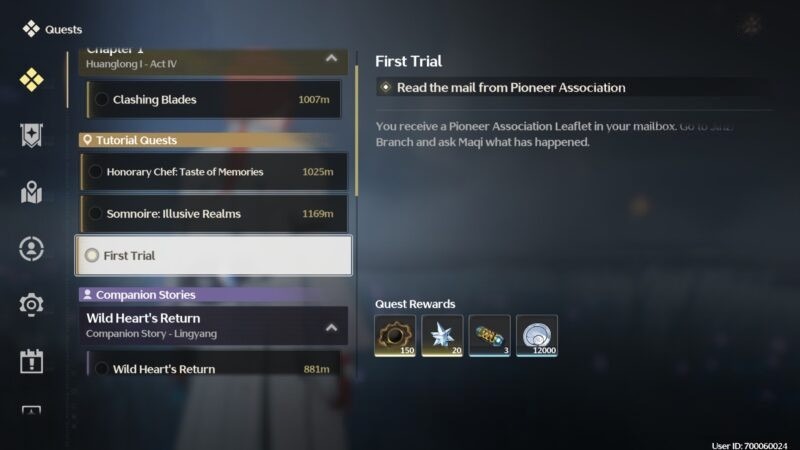Screen dimensions: 800x450
Task: Switch to the calendar exclamation quest category
Action: [x=31, y=361]
